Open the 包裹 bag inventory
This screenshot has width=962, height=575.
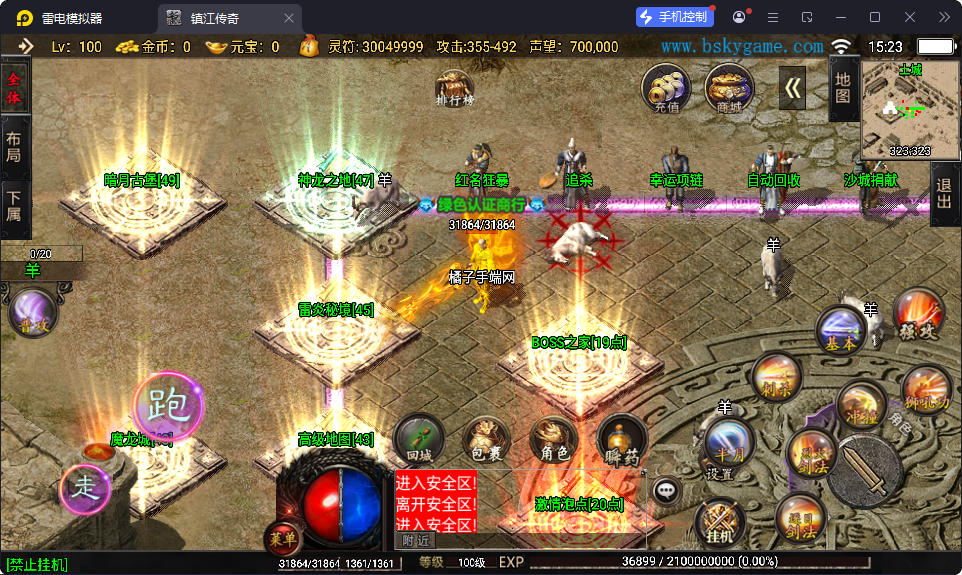pyautogui.click(x=486, y=440)
